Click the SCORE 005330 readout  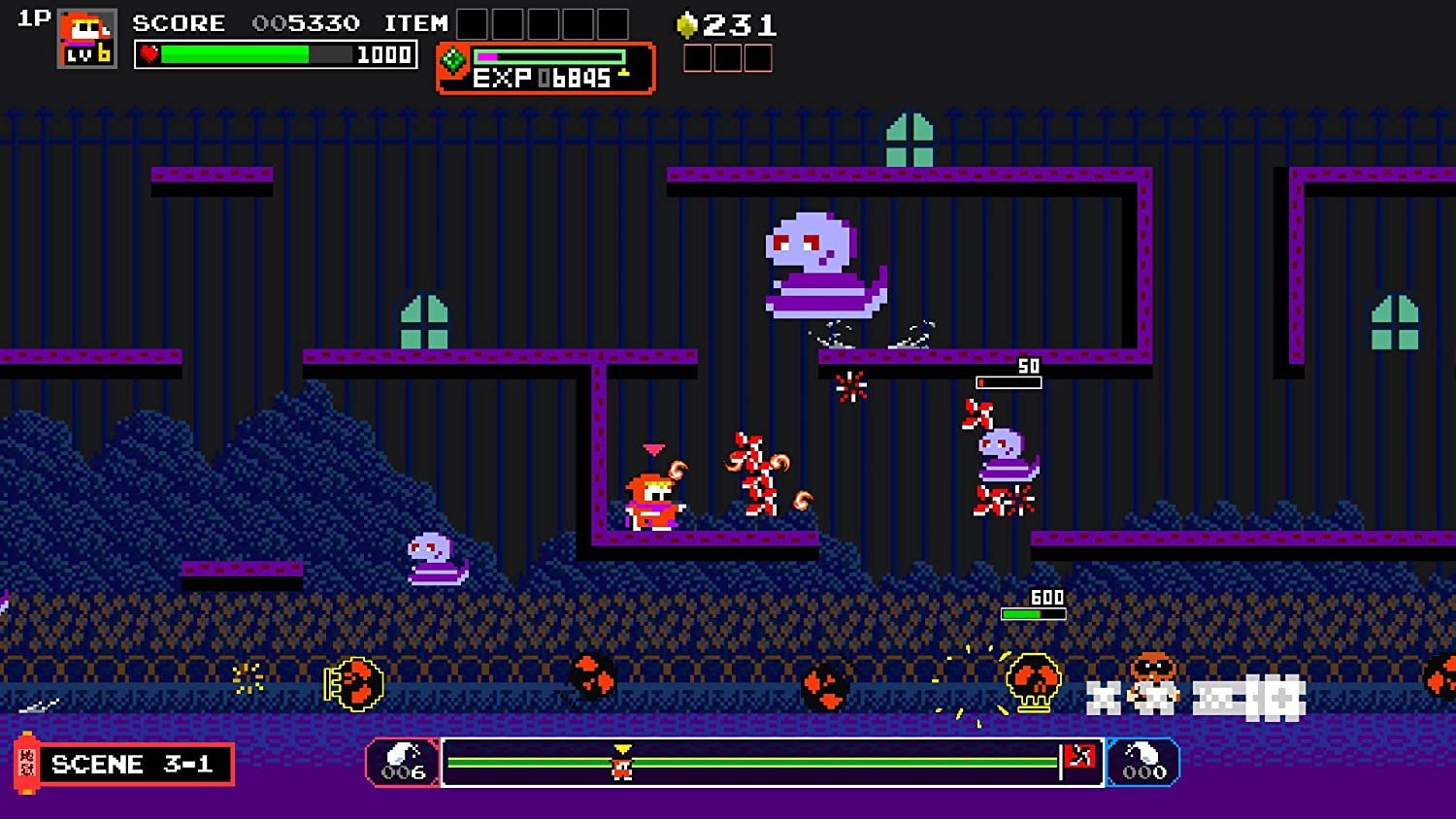(x=246, y=23)
